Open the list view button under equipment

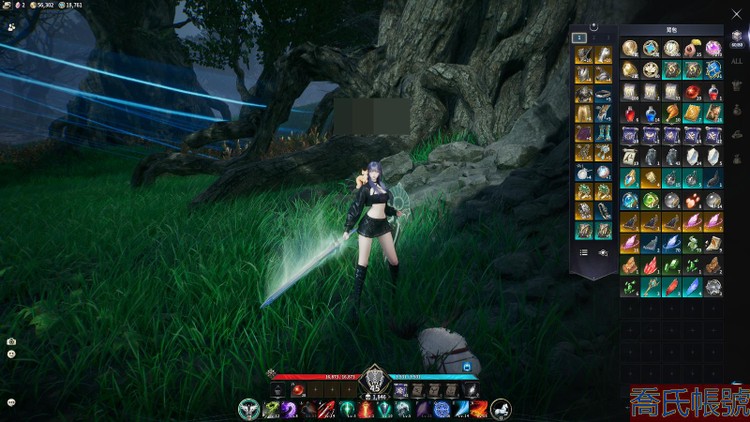click(x=583, y=253)
